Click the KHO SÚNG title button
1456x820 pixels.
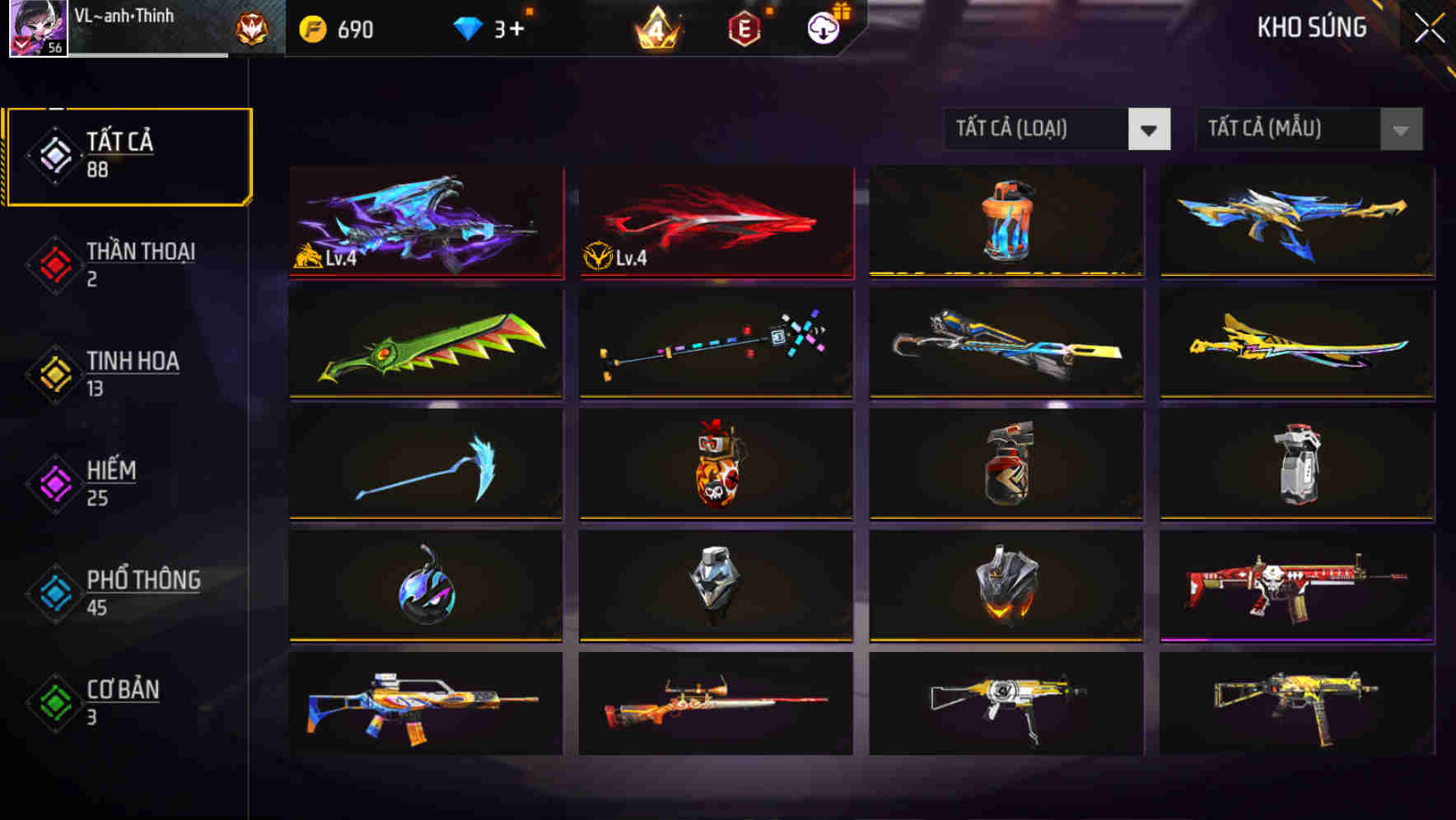click(x=1311, y=27)
